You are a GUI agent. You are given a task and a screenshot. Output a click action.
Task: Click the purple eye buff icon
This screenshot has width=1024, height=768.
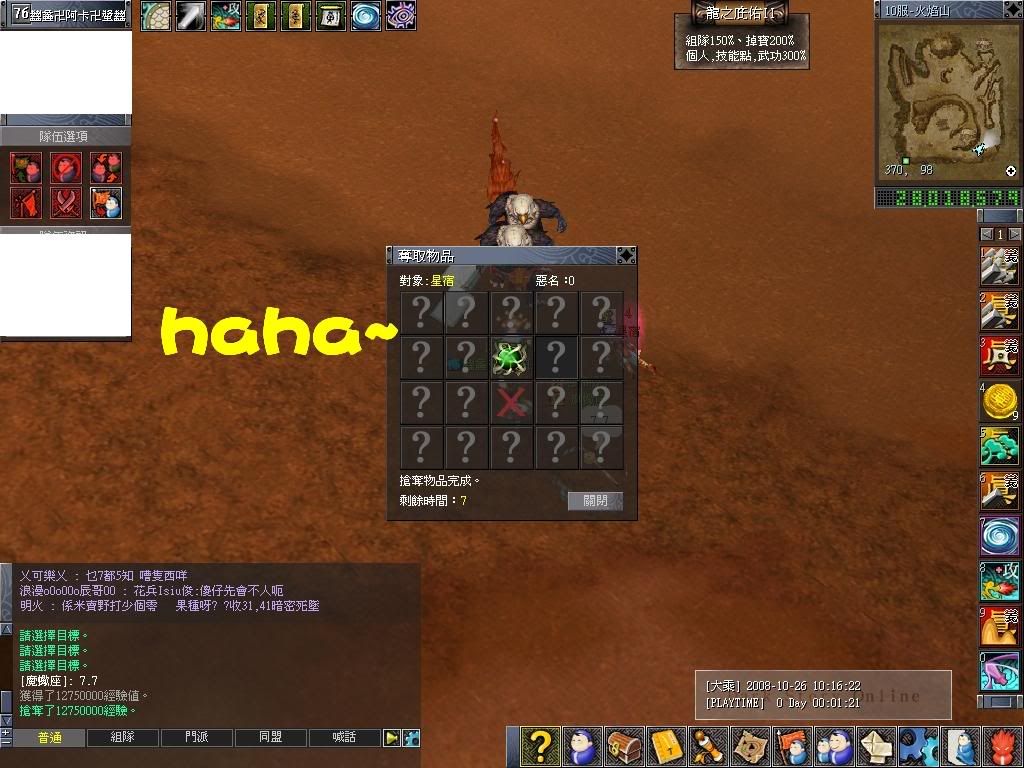400,15
